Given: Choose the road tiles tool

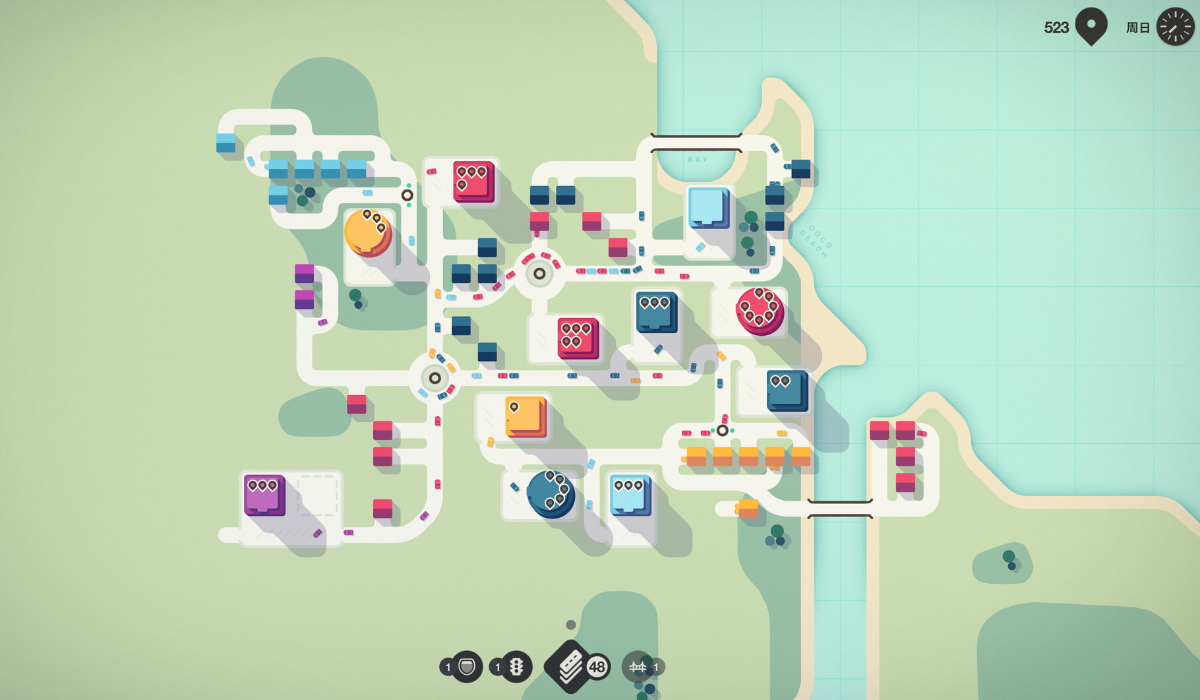Looking at the screenshot, I should click(569, 666).
